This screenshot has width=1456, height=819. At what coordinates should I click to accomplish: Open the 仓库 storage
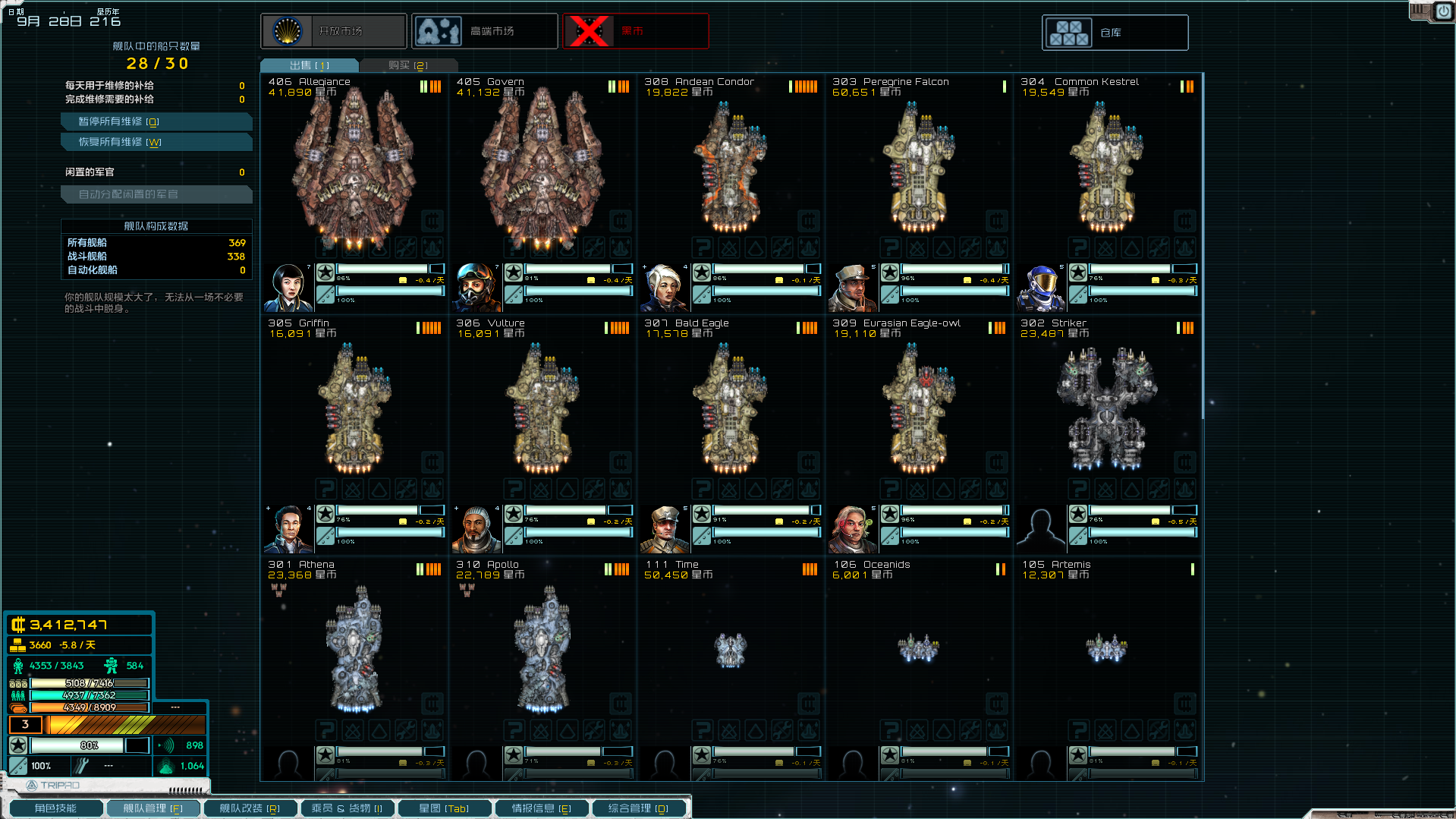pyautogui.click(x=1115, y=33)
